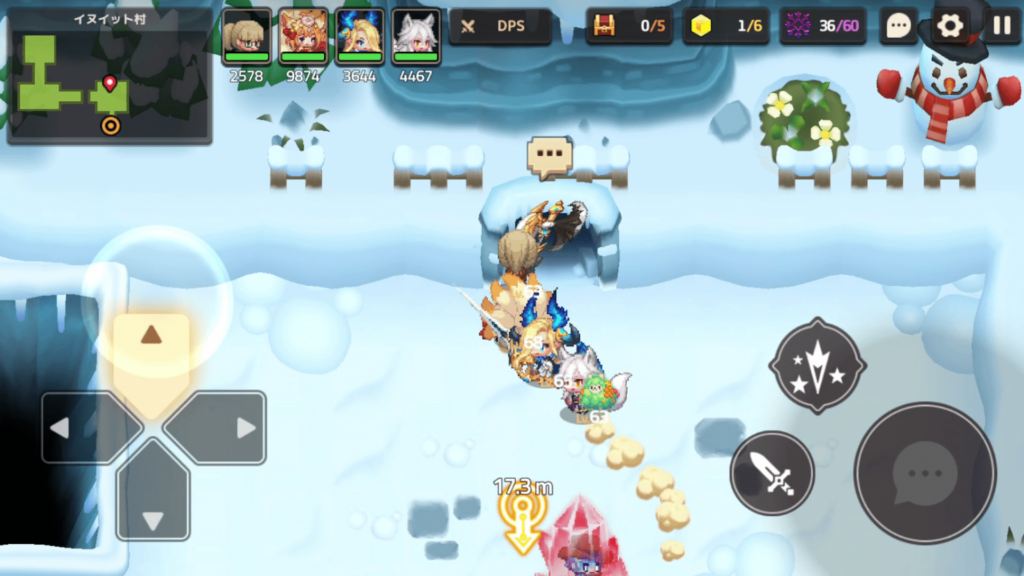Image resolution: width=1024 pixels, height=576 pixels.
Task: Pause the game
Action: click(x=1001, y=27)
